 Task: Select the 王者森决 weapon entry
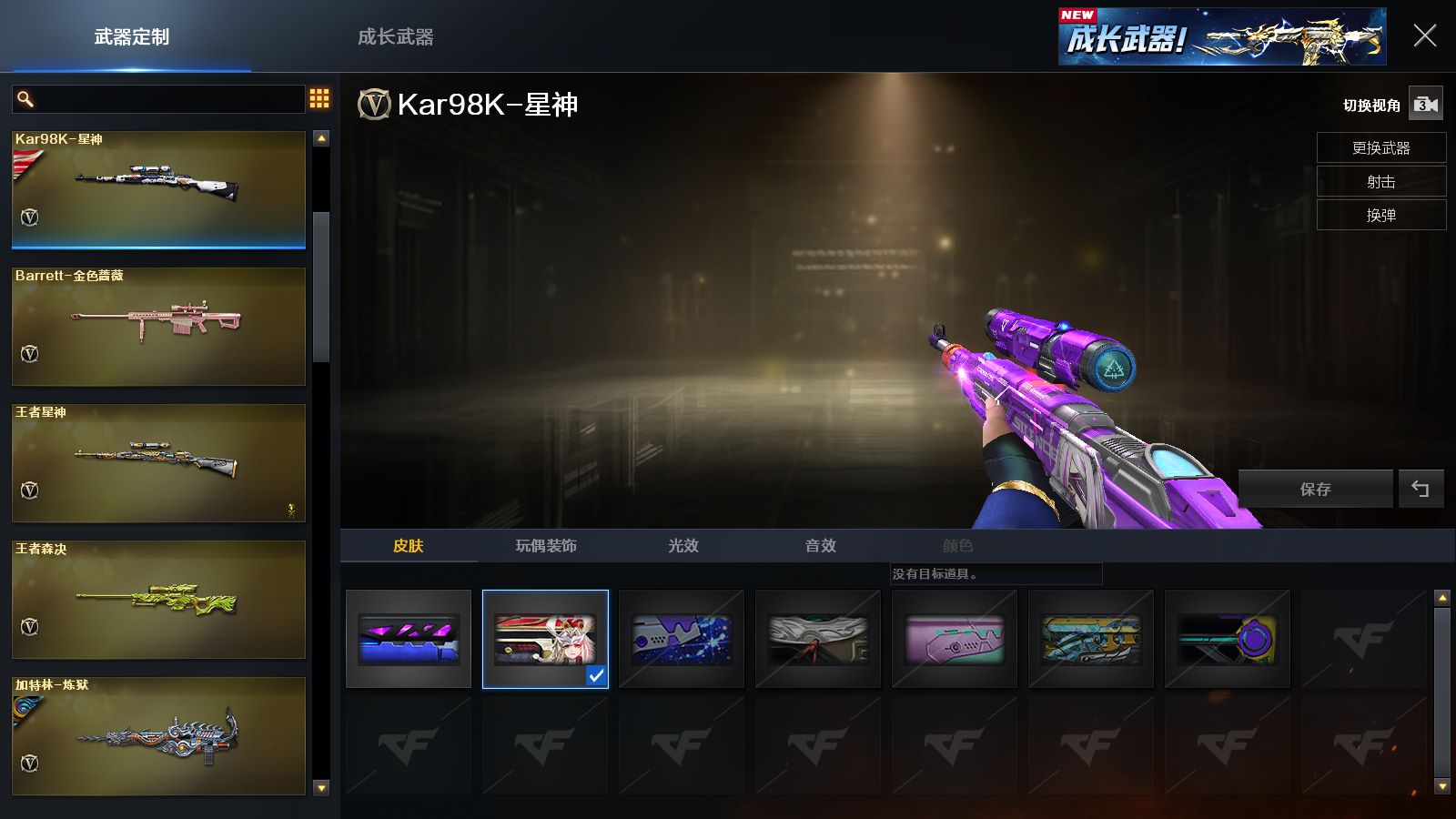158,599
